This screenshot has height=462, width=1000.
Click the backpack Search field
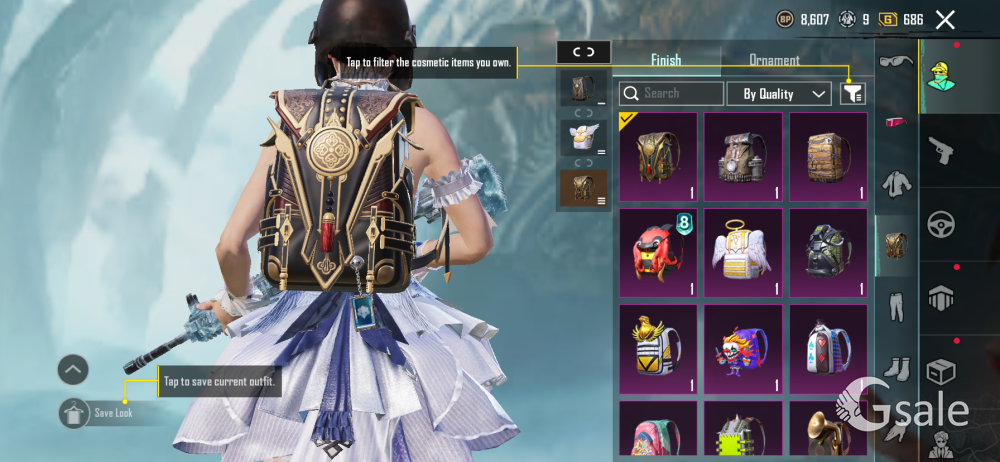click(672, 94)
